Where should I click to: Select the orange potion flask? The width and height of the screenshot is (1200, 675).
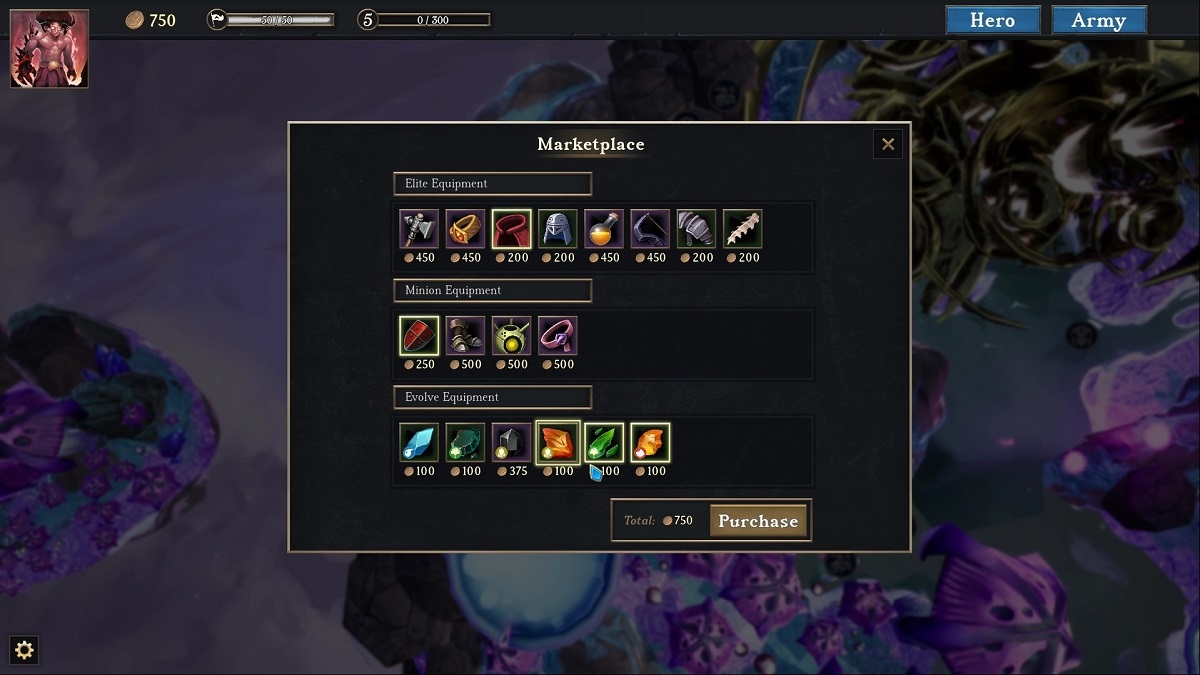(x=603, y=229)
